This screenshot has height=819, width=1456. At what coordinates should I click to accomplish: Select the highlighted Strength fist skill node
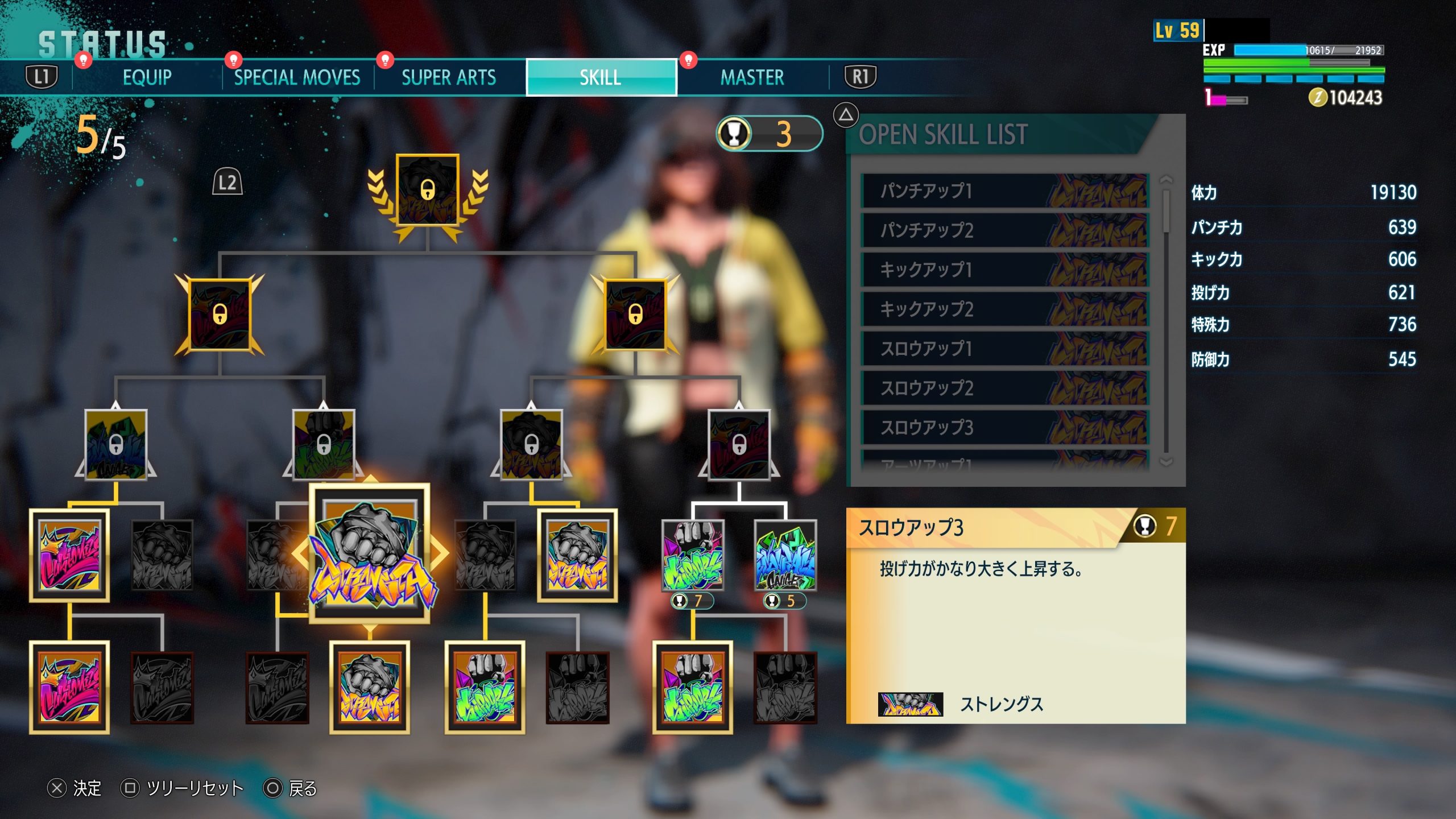(370, 553)
